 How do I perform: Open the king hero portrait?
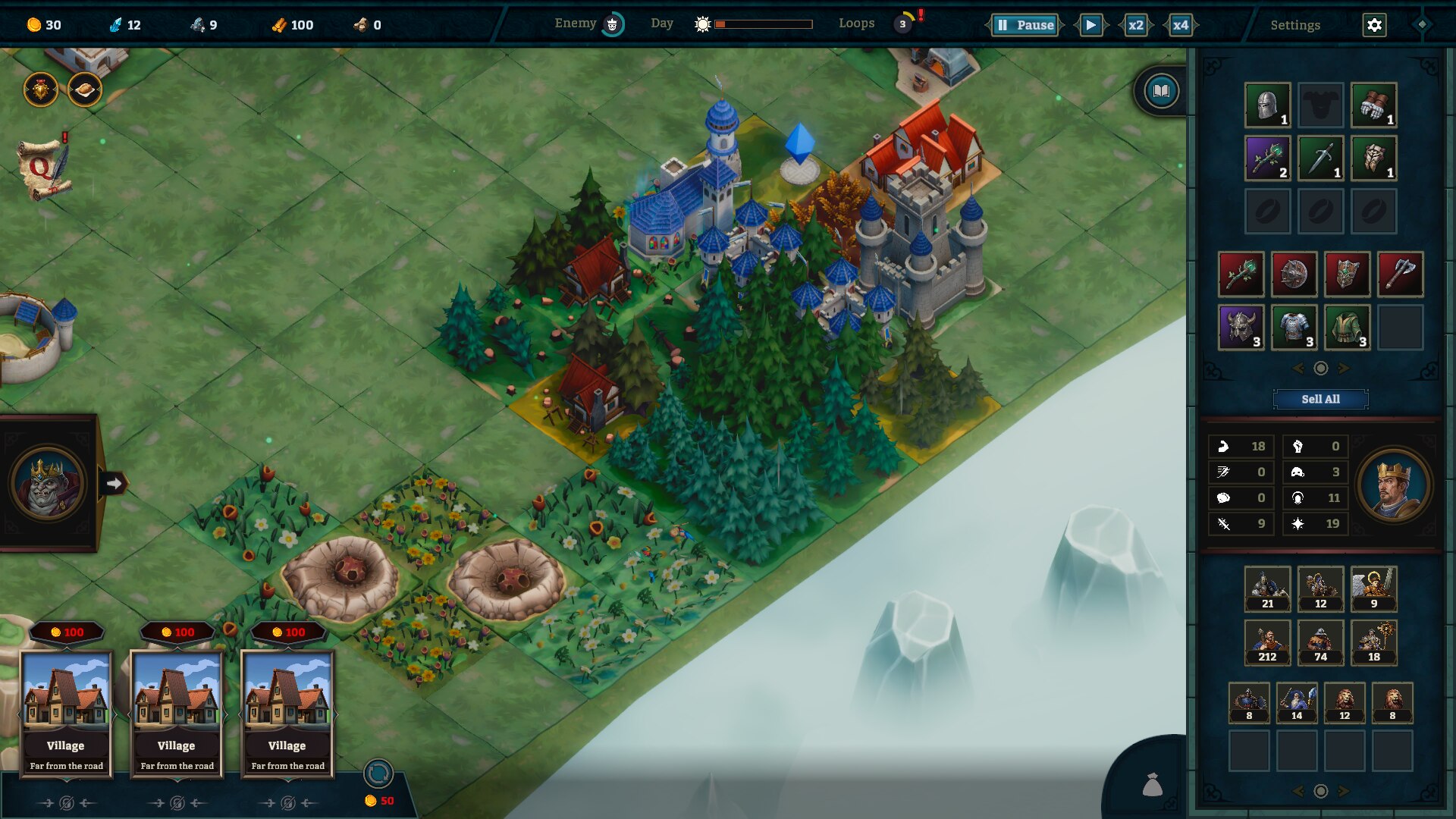pyautogui.click(x=1393, y=485)
